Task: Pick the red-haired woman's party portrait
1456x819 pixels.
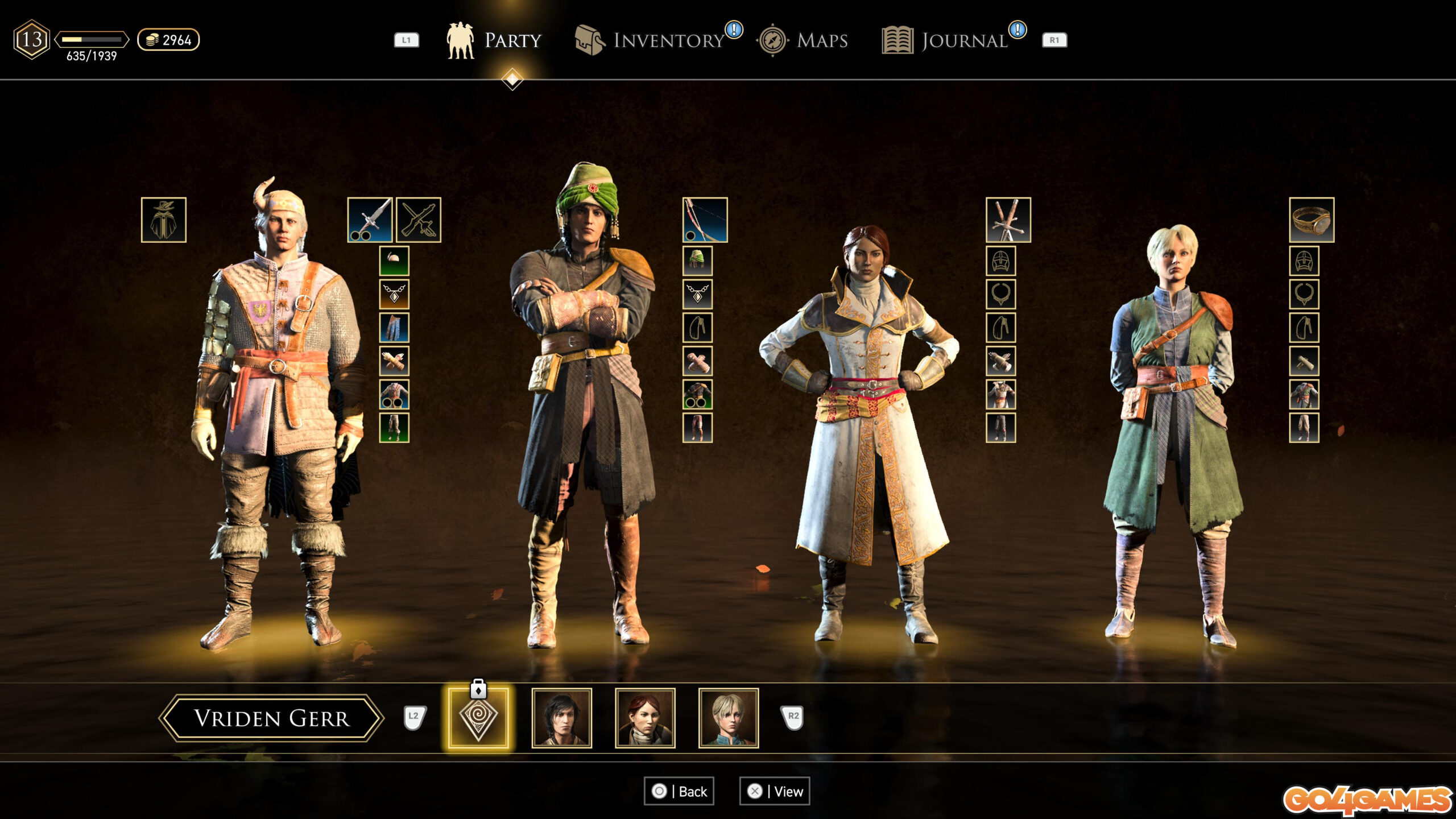Action: [x=645, y=718]
